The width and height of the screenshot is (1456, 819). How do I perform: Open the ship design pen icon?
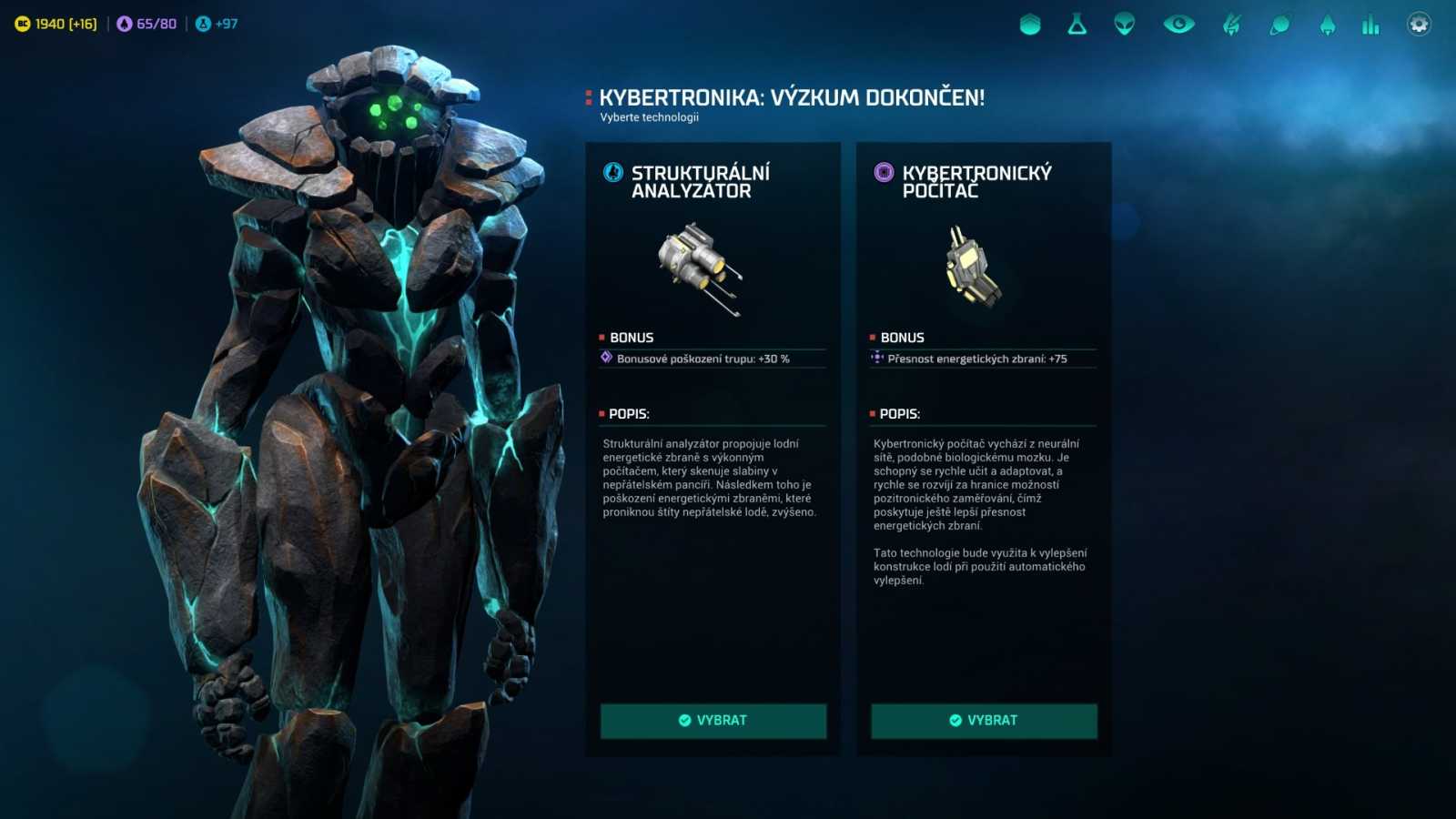(x=1229, y=25)
